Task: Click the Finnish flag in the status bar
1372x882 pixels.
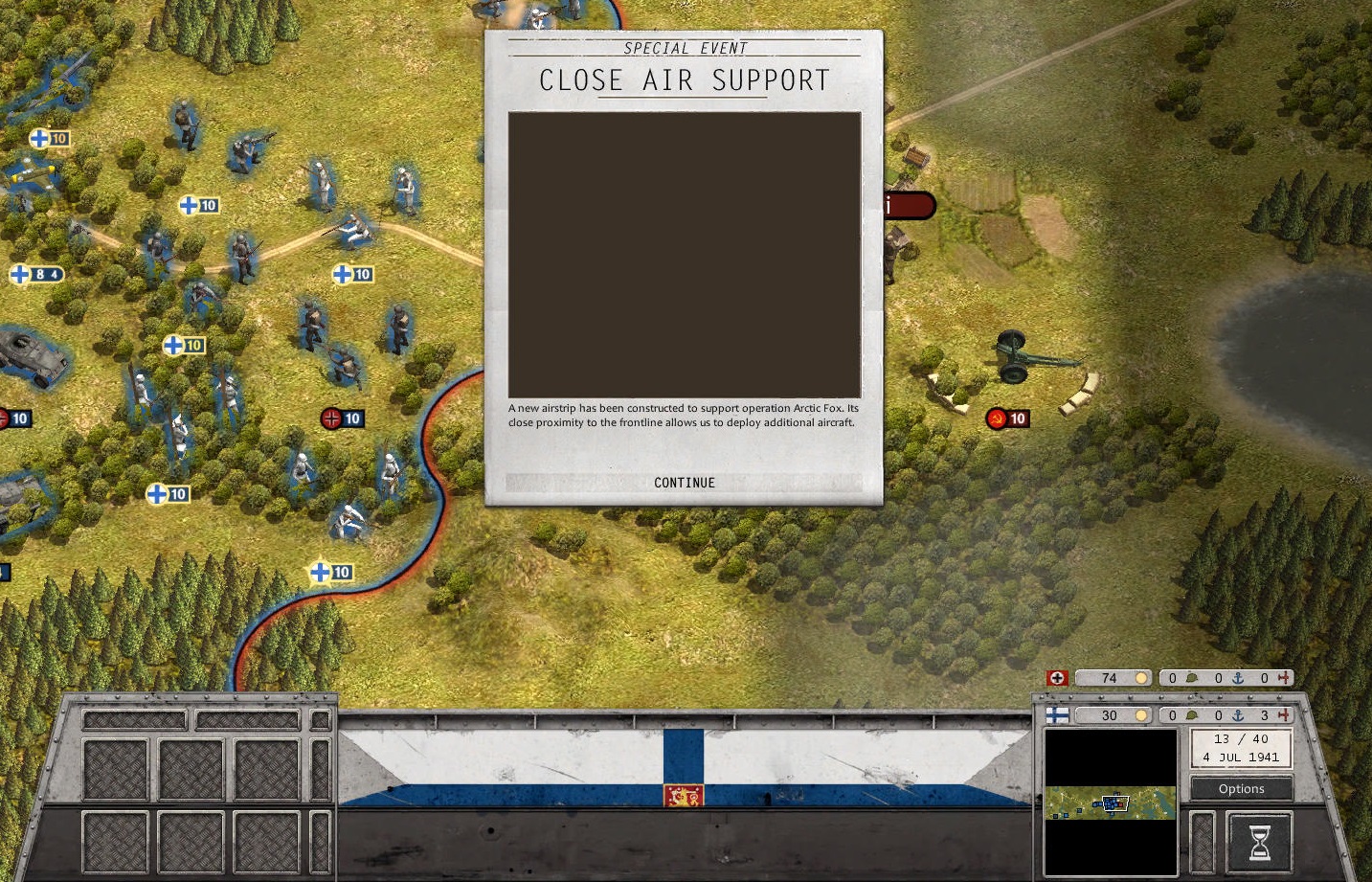Action: tap(1057, 715)
